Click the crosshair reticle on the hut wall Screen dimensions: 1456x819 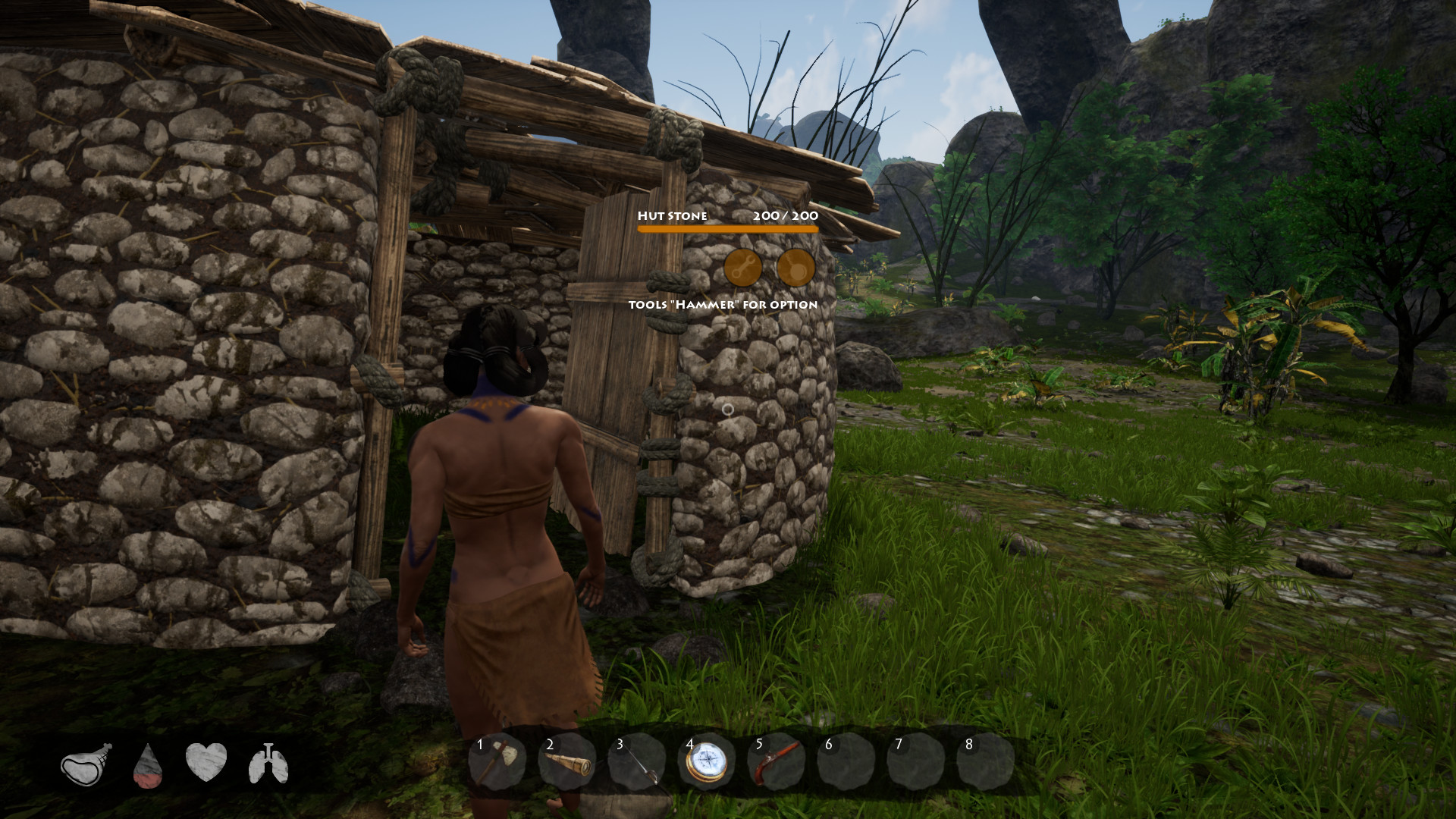(730, 409)
